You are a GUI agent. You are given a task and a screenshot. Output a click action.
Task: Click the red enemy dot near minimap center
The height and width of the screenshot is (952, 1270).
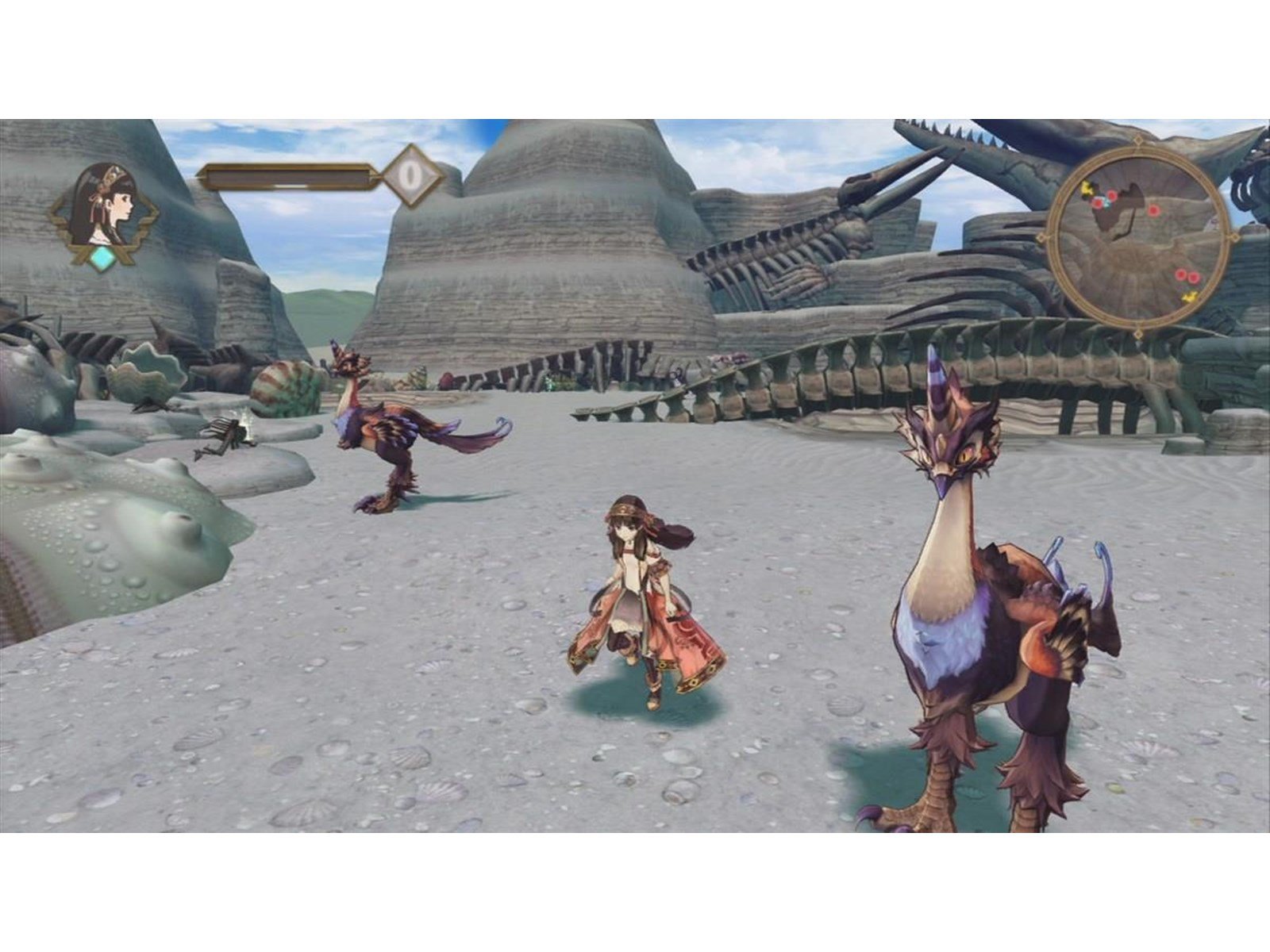tap(1153, 211)
